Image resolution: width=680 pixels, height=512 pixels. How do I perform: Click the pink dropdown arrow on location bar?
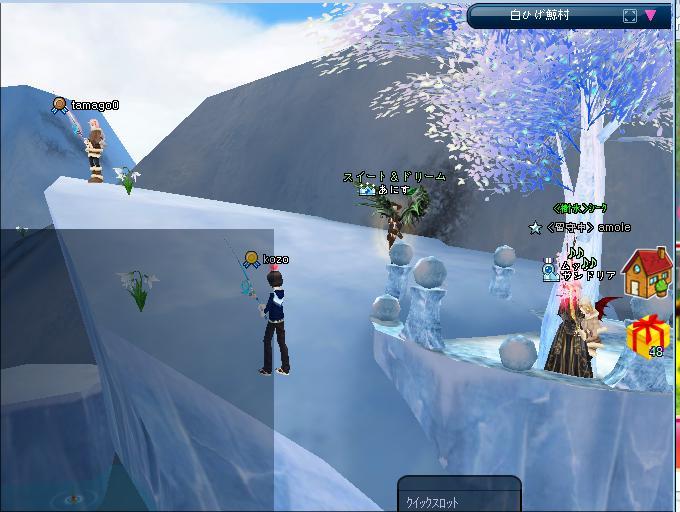click(651, 16)
